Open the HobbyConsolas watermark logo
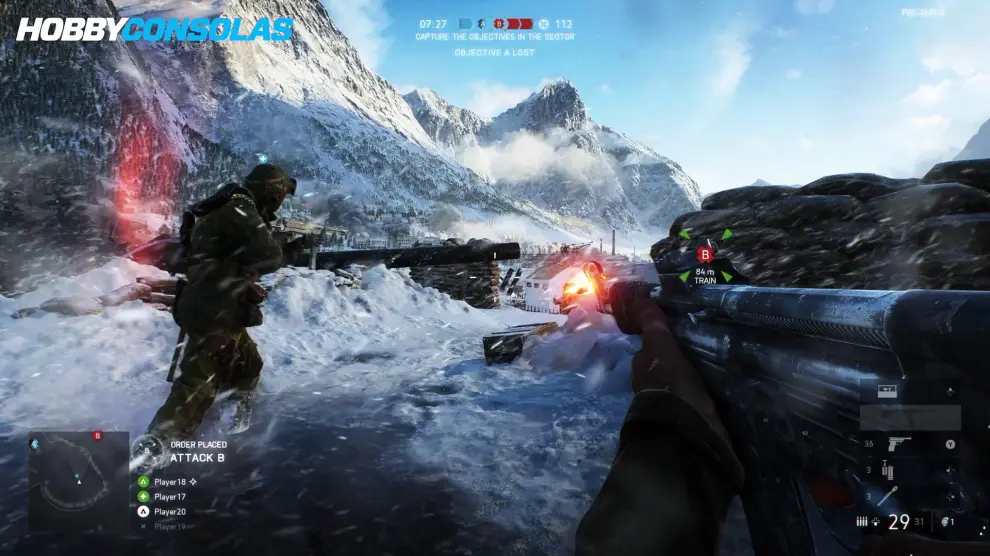Viewport: 990px width, 556px height. [x=155, y=29]
